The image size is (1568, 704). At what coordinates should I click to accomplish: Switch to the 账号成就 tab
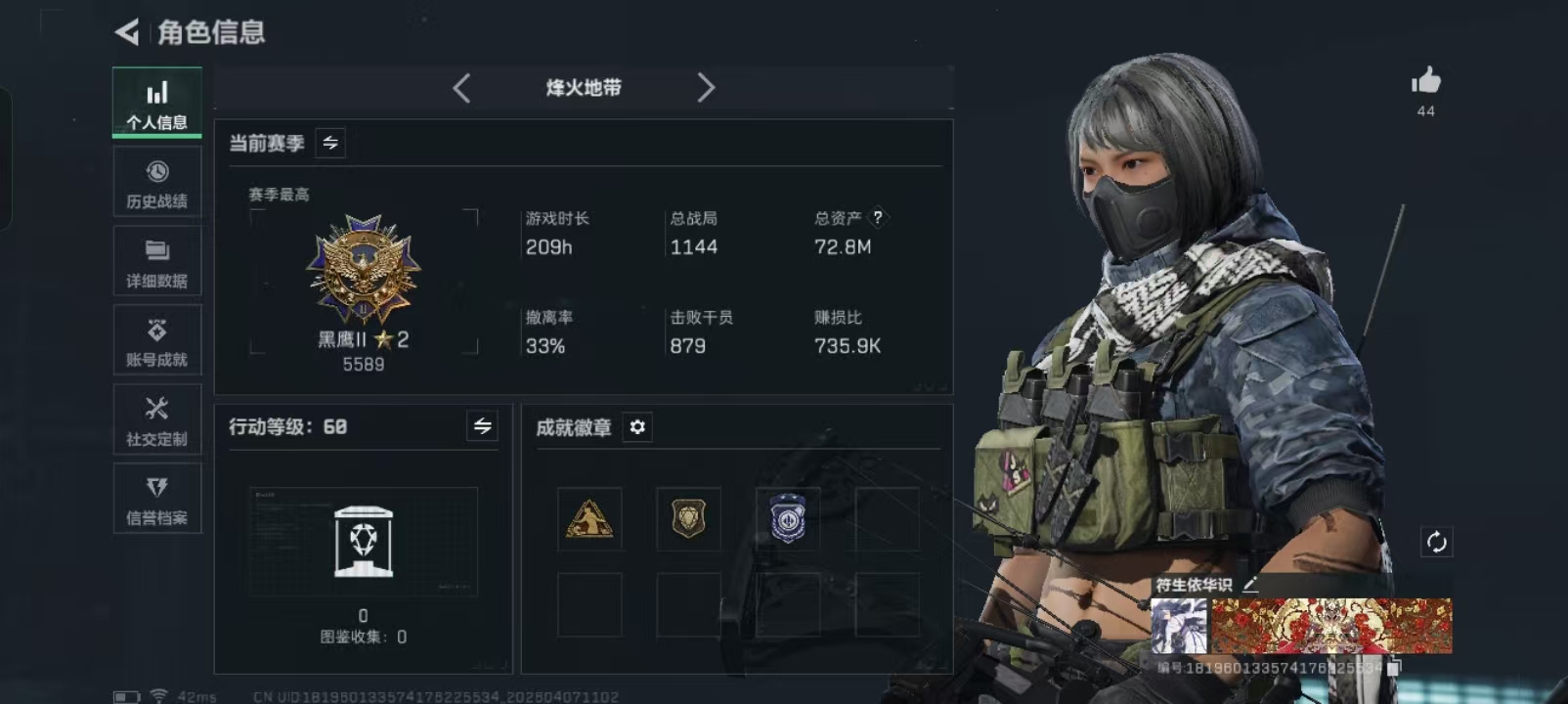pos(156,341)
